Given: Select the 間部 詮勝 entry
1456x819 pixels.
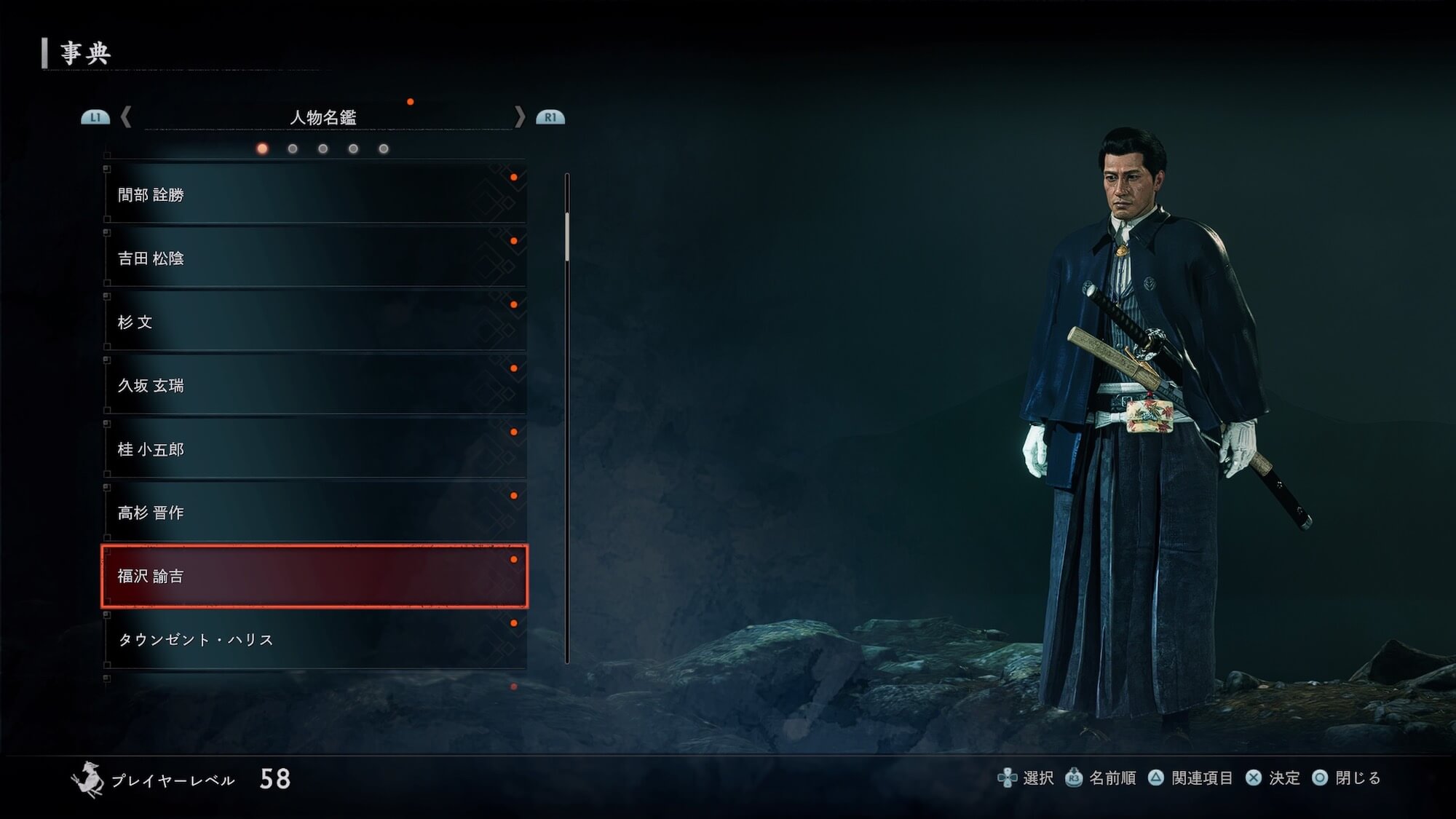Looking at the screenshot, I should point(314,194).
